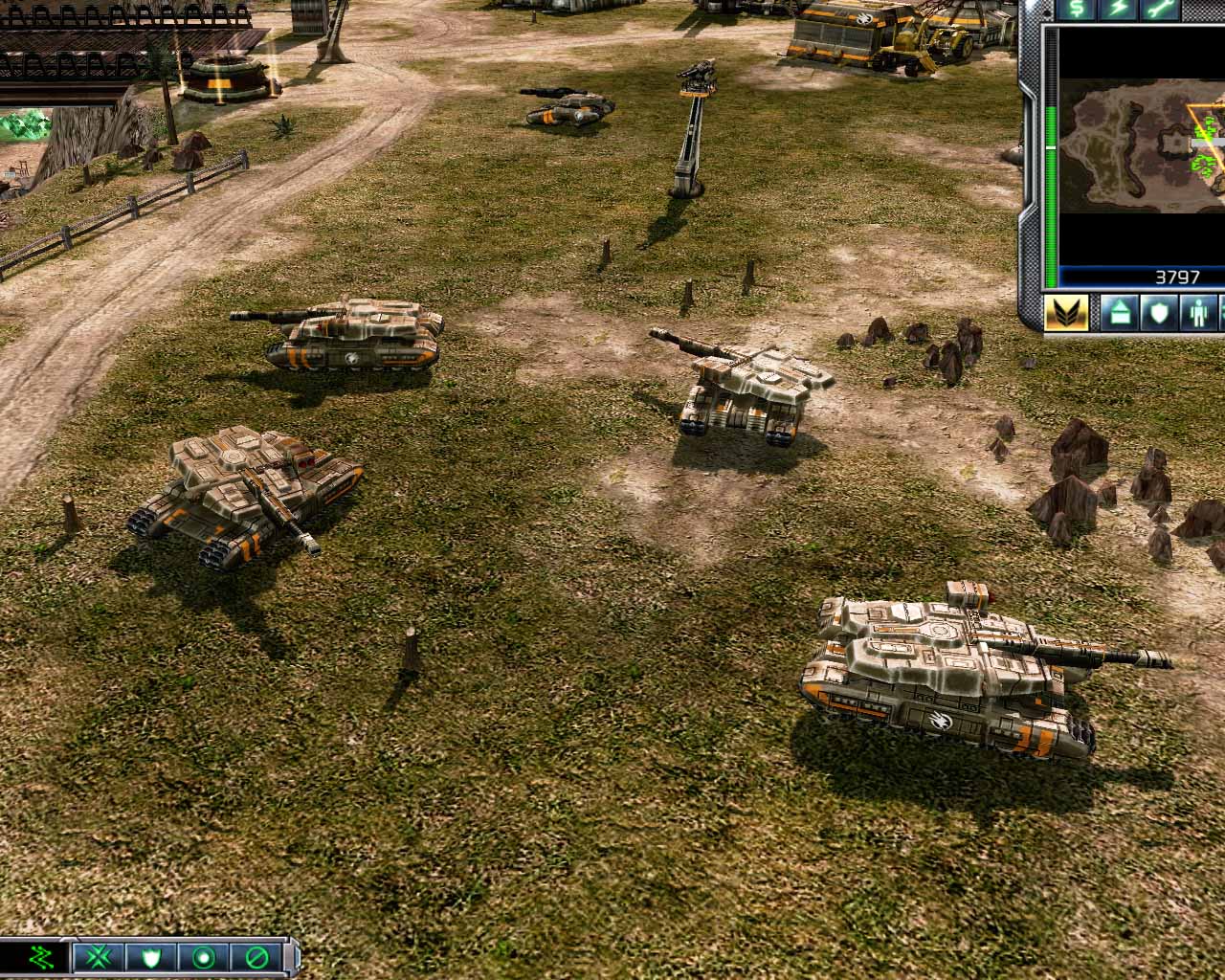1225x980 pixels.
Task: Set the aggressive crossed-arrows stance
Action: 100,958
